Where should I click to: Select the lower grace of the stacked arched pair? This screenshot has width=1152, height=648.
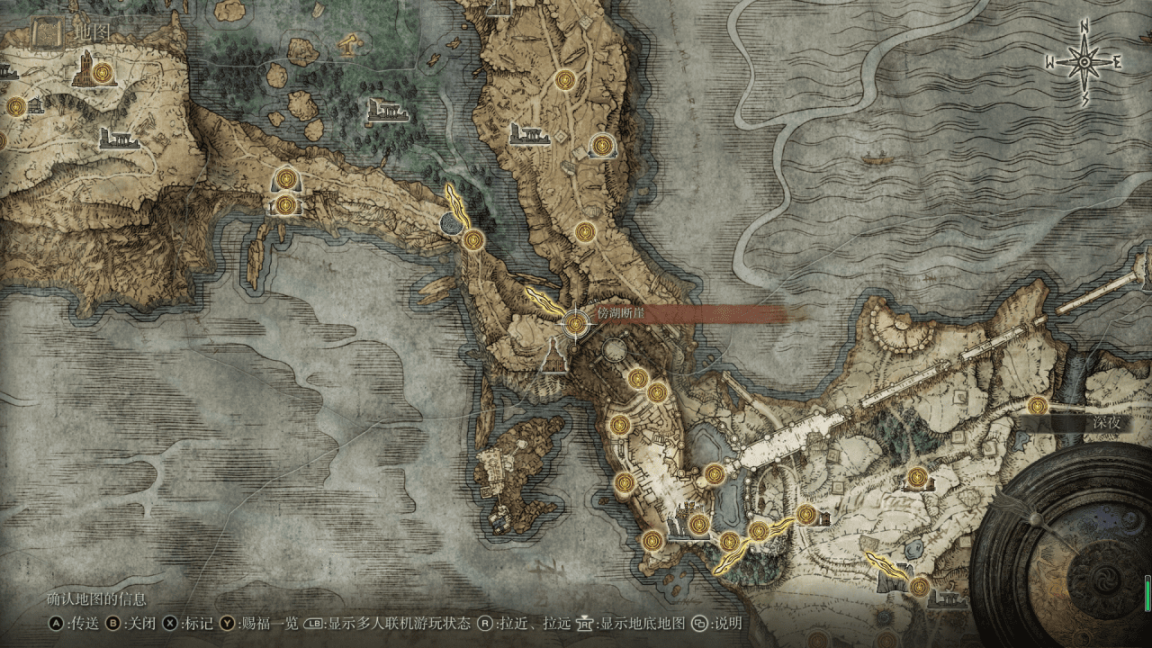tap(287, 205)
